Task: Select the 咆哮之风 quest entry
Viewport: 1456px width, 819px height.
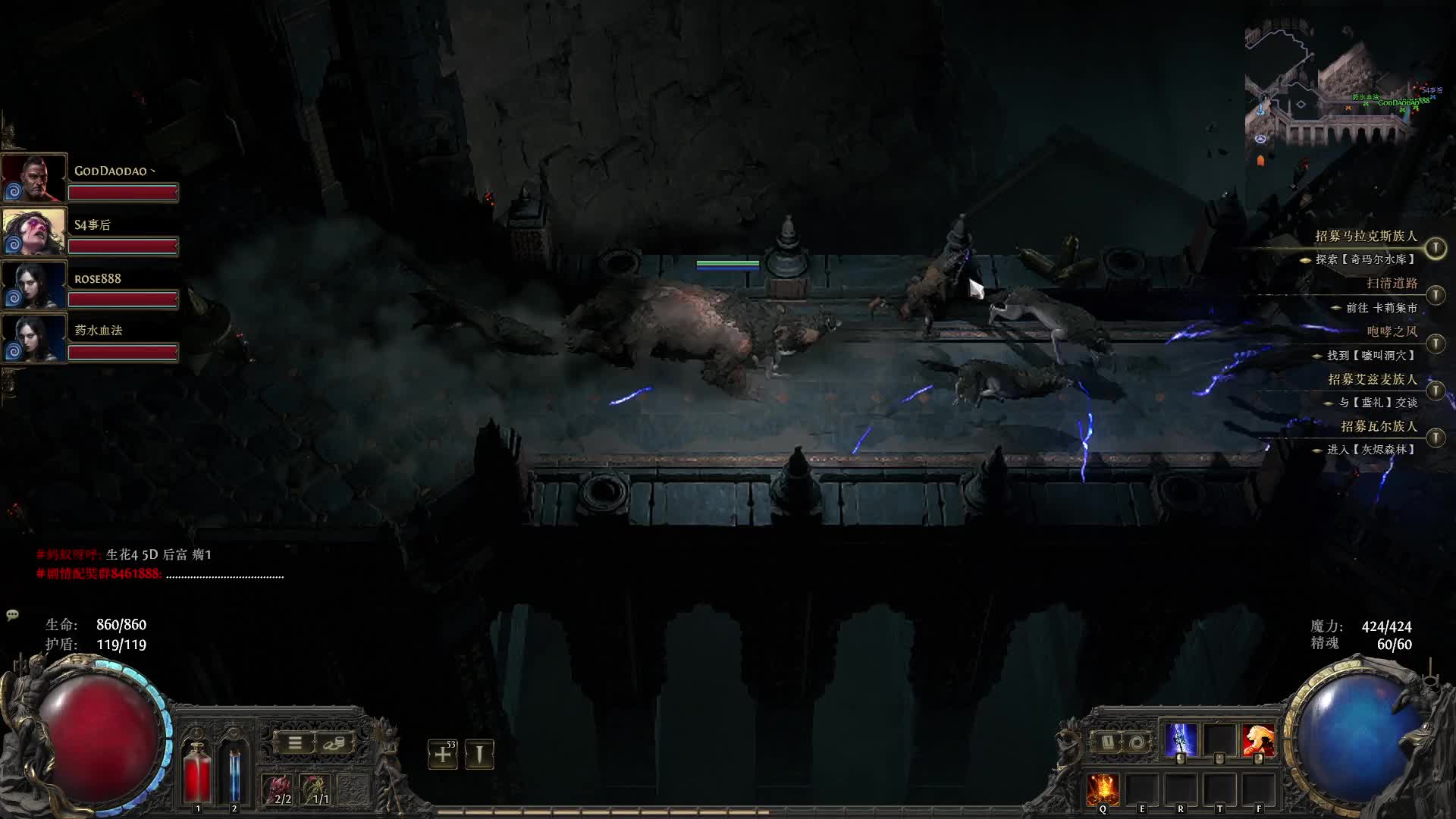Action: 1391,331
